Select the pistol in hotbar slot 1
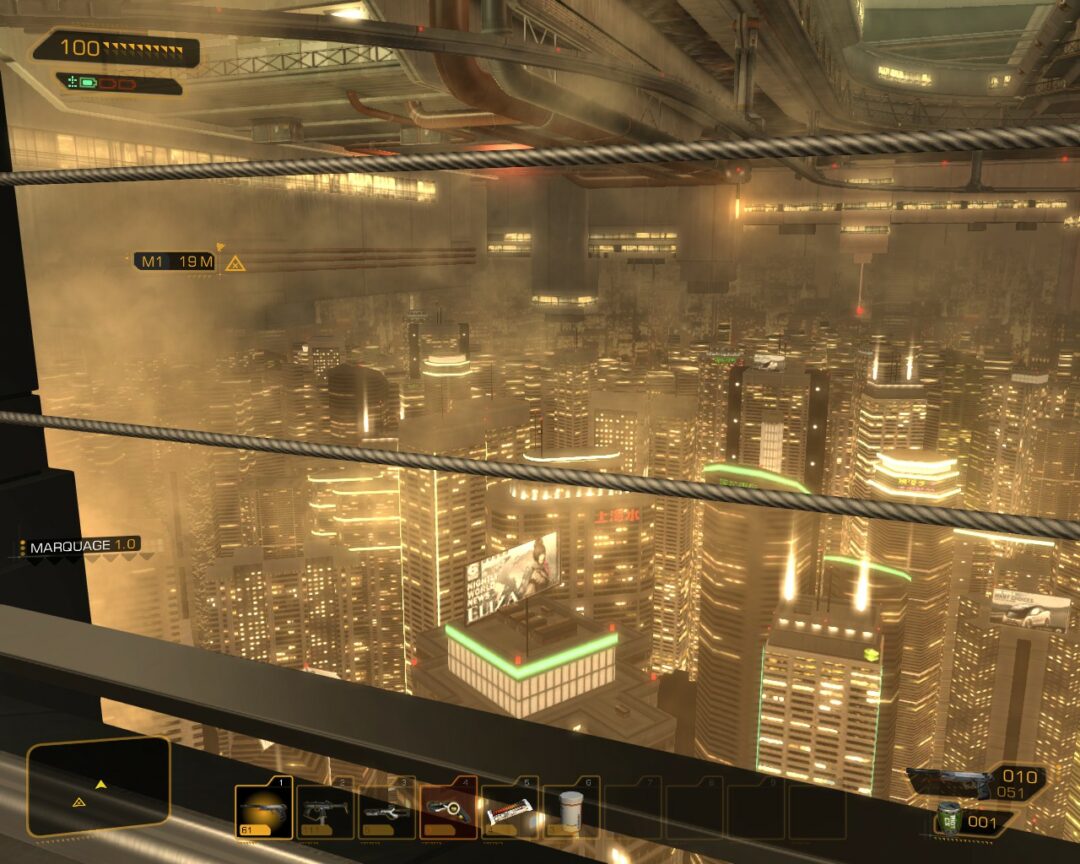Viewport: 1080px width, 864px height. [x=264, y=810]
